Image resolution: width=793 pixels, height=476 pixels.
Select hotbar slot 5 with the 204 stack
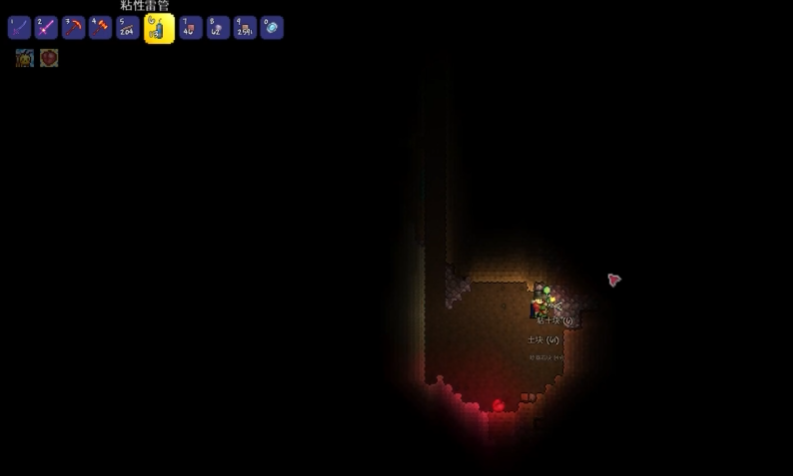pos(127,28)
